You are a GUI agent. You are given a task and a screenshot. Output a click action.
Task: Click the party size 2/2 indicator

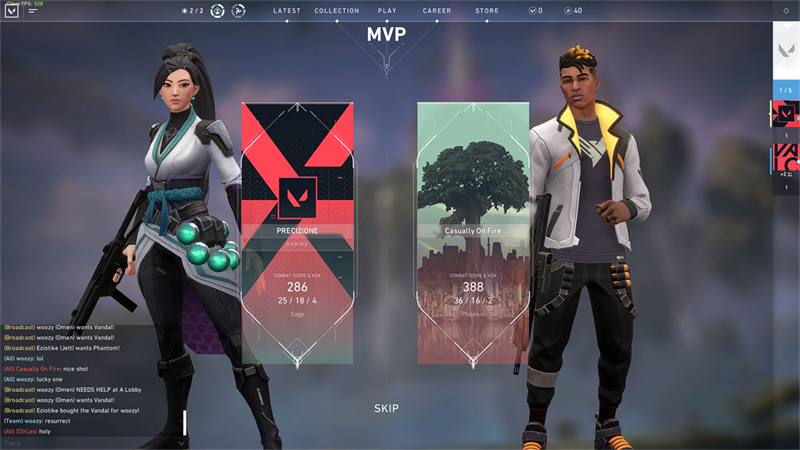[x=191, y=11]
